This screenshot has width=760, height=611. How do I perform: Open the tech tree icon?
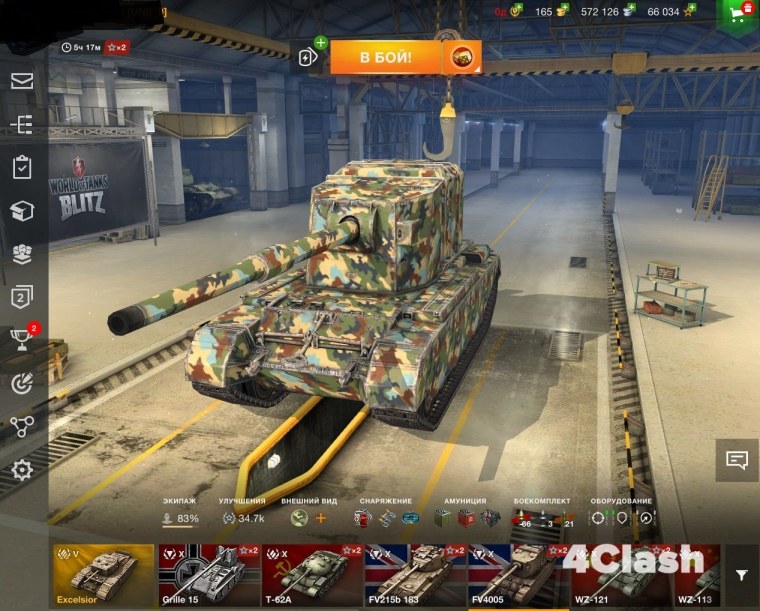(22, 124)
